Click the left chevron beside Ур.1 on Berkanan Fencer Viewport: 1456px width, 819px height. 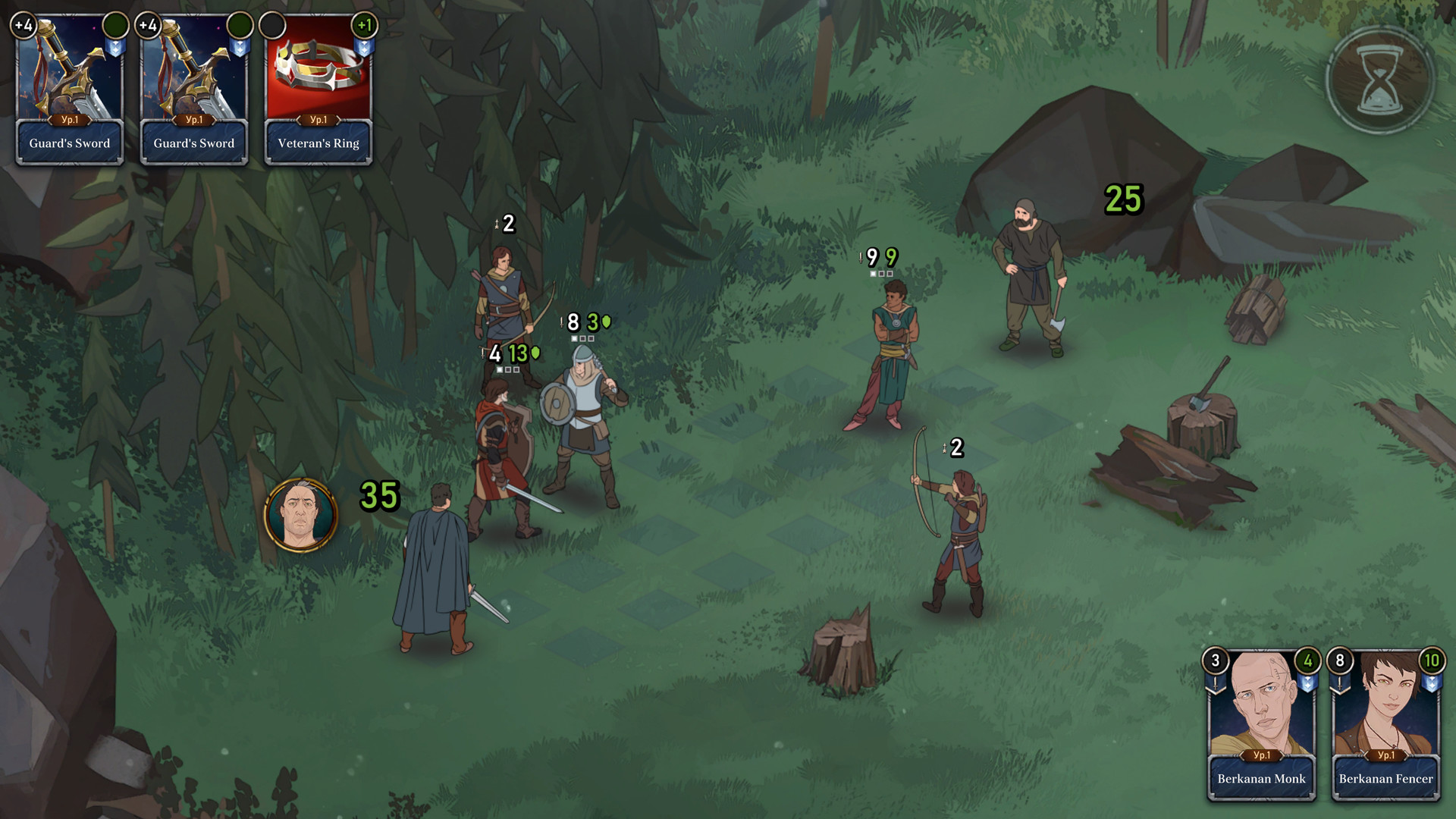(1367, 756)
